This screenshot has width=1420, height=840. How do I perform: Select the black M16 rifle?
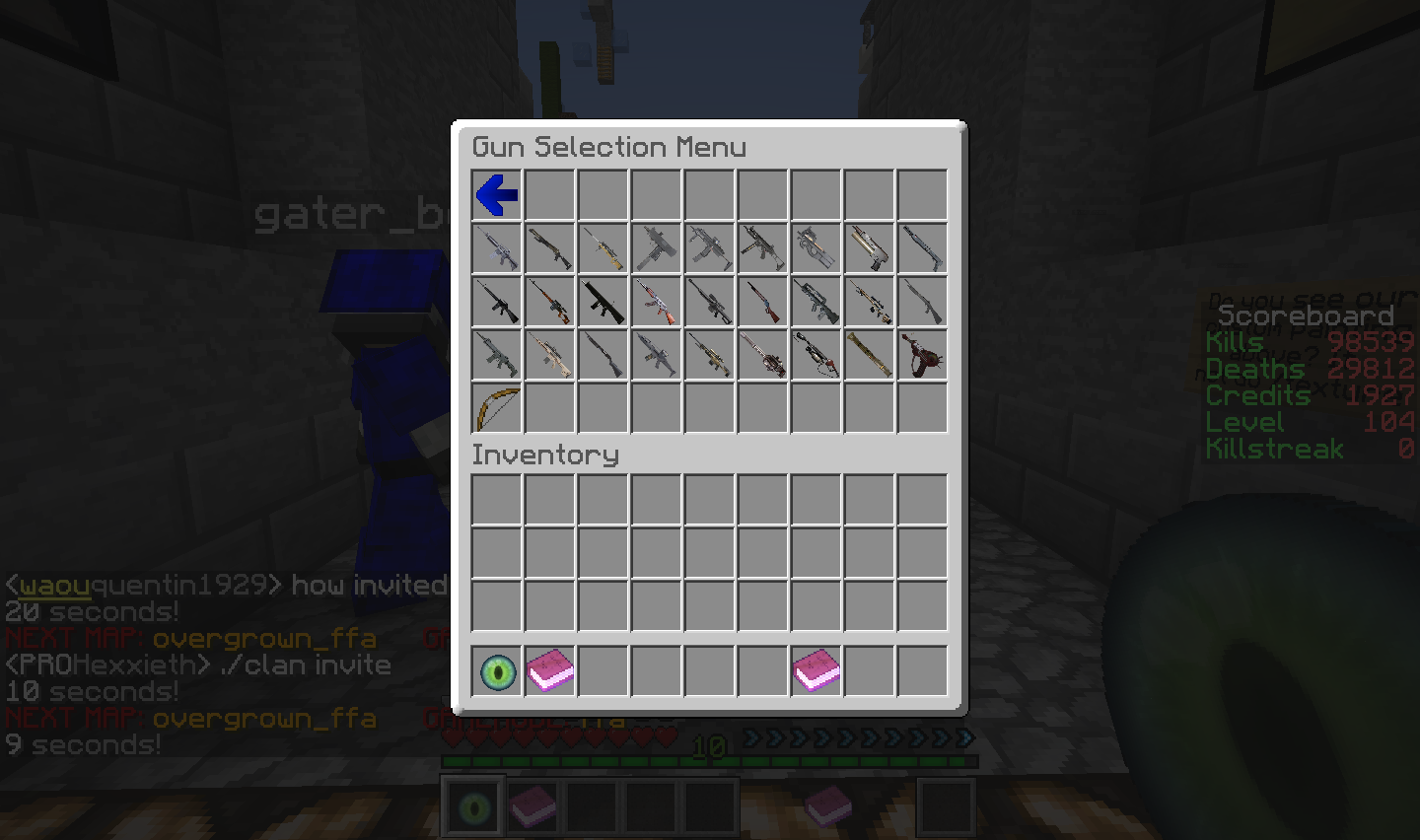tap(497, 302)
